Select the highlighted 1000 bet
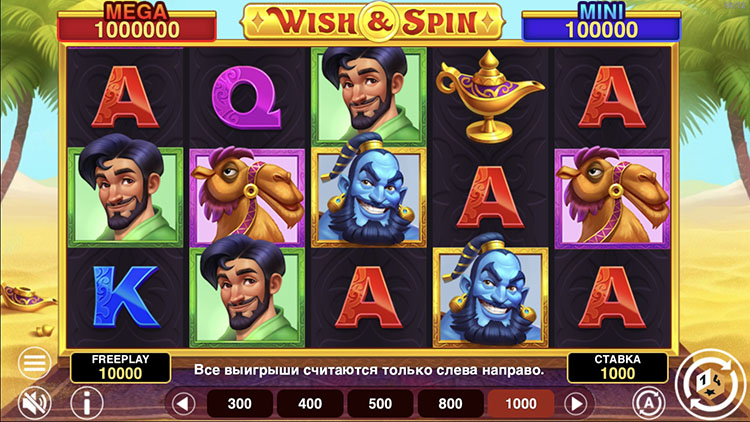Viewport: 750px width, 422px height. [x=520, y=404]
